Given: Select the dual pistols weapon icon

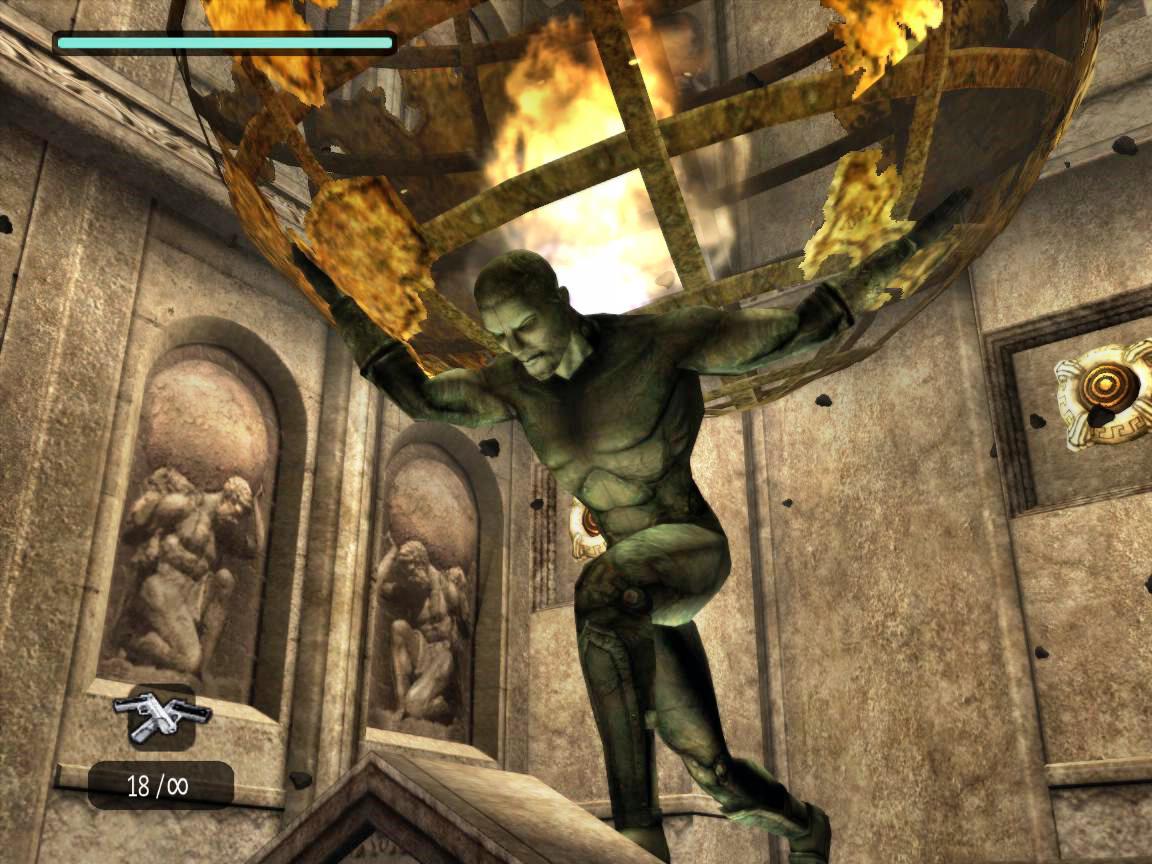Looking at the screenshot, I should click(162, 716).
